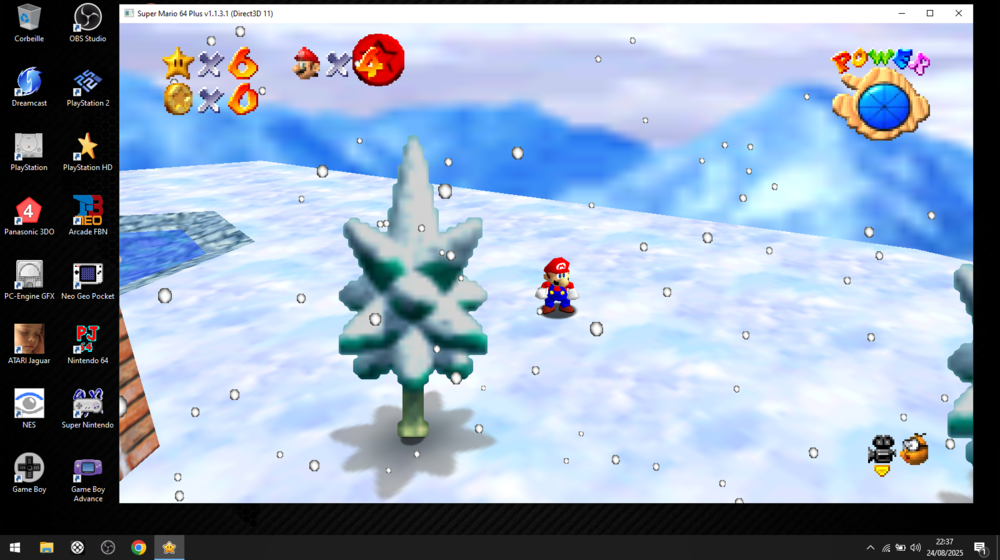The height and width of the screenshot is (560, 1000).
Task: Close the Super Mario 64 Plus window
Action: pos(958,13)
